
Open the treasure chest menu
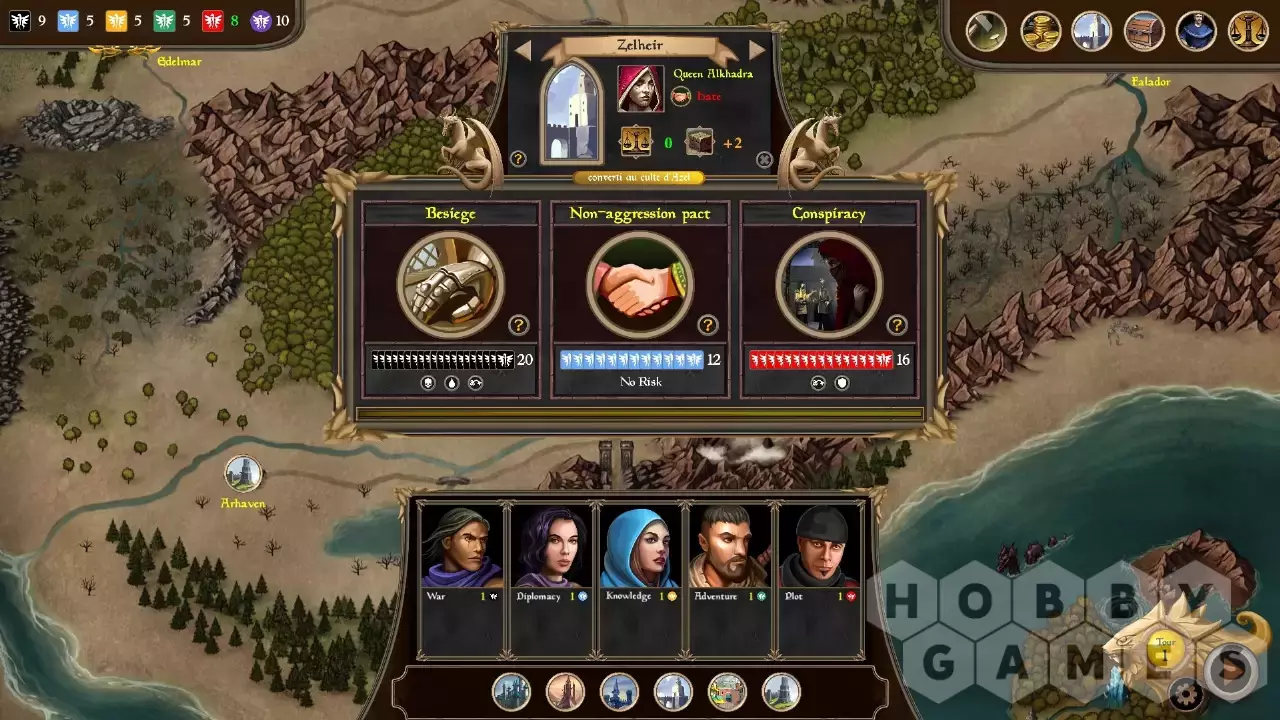pyautogui.click(x=1144, y=31)
